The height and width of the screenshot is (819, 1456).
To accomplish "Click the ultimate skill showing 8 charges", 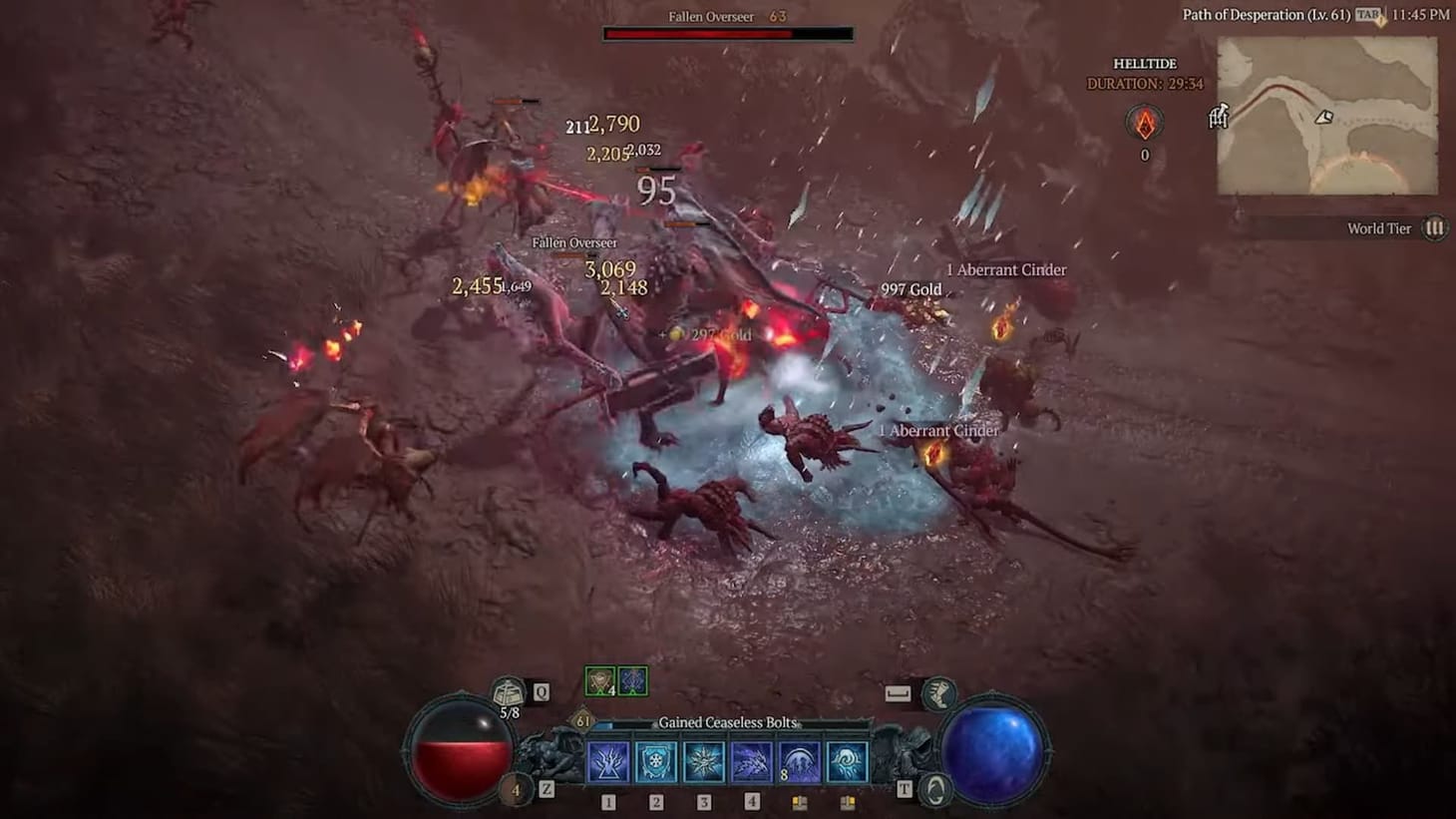I will (799, 761).
